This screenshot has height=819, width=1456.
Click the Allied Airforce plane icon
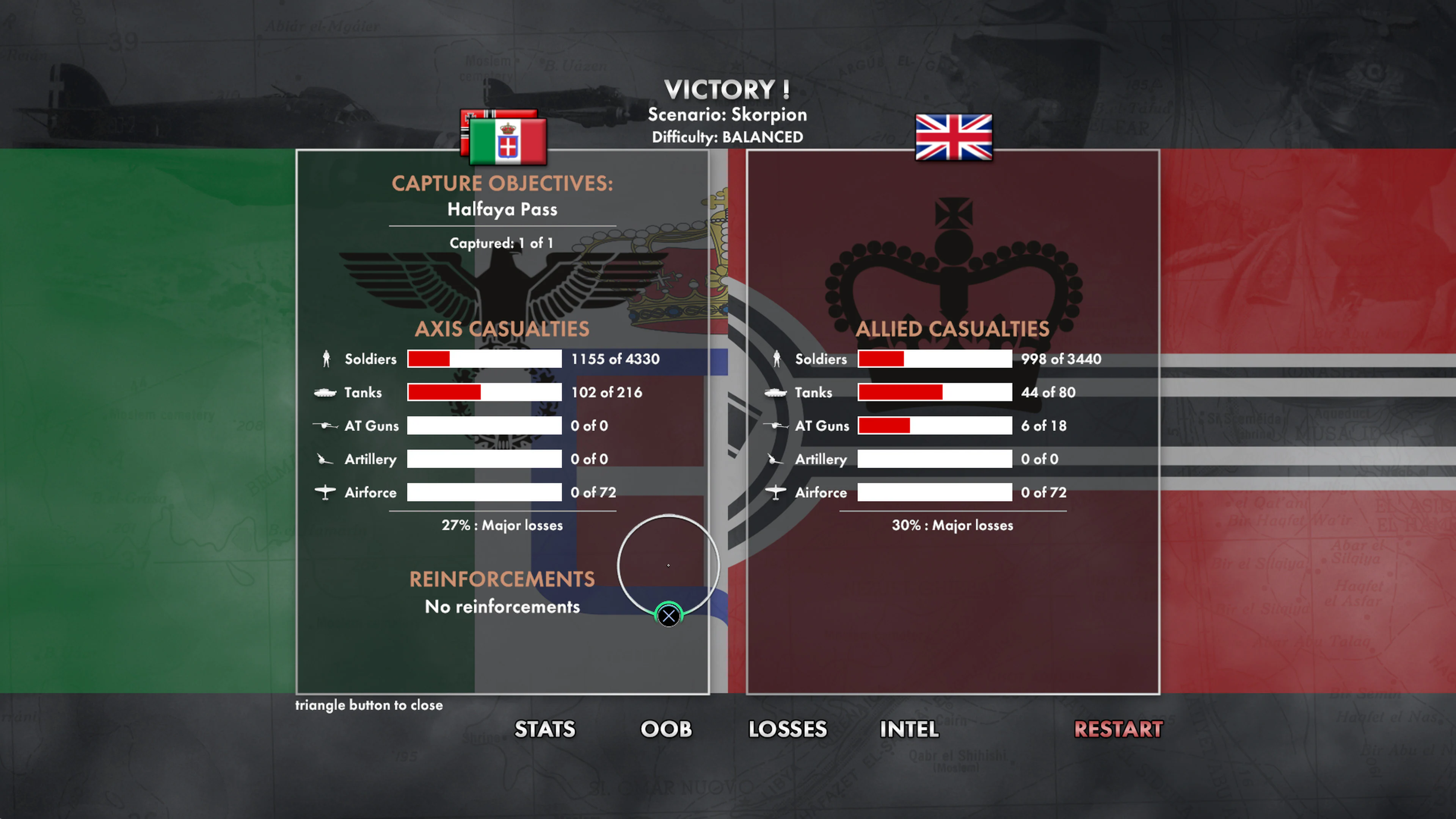(775, 492)
